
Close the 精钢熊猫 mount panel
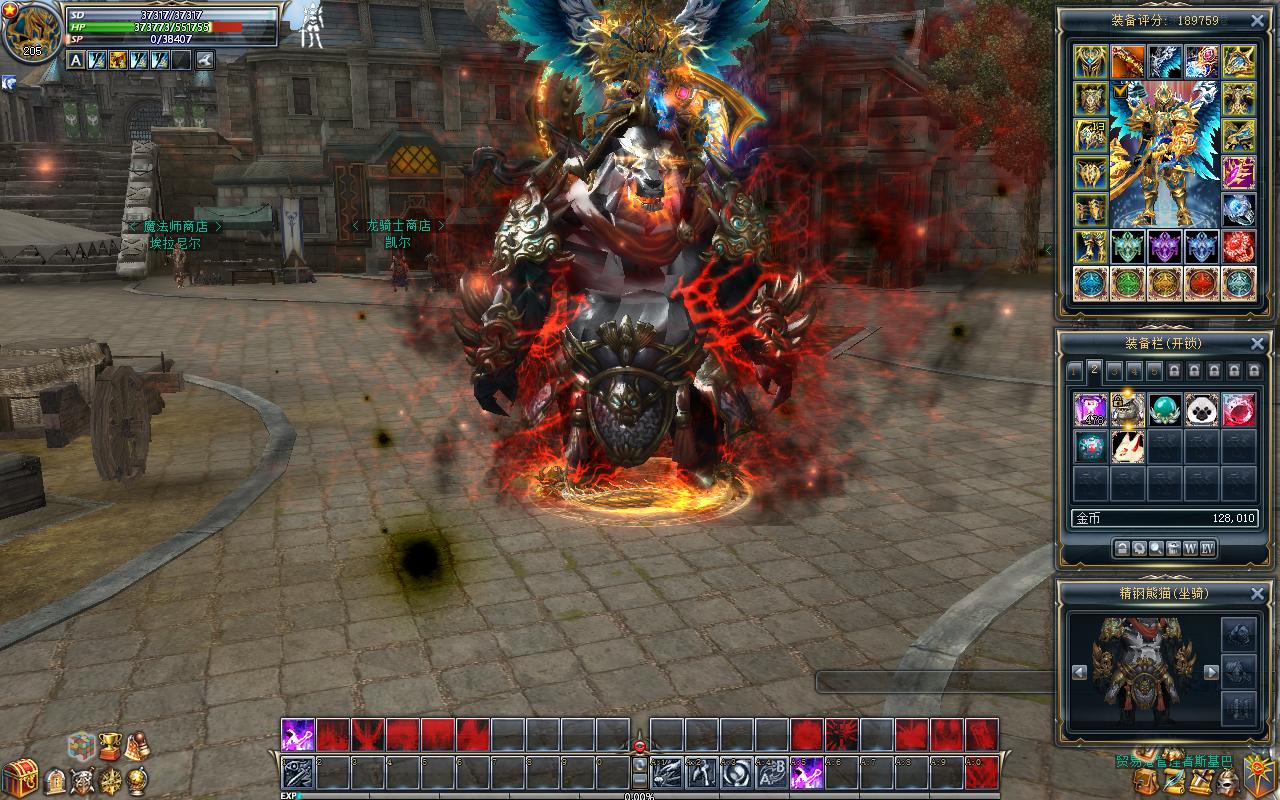coord(1257,593)
